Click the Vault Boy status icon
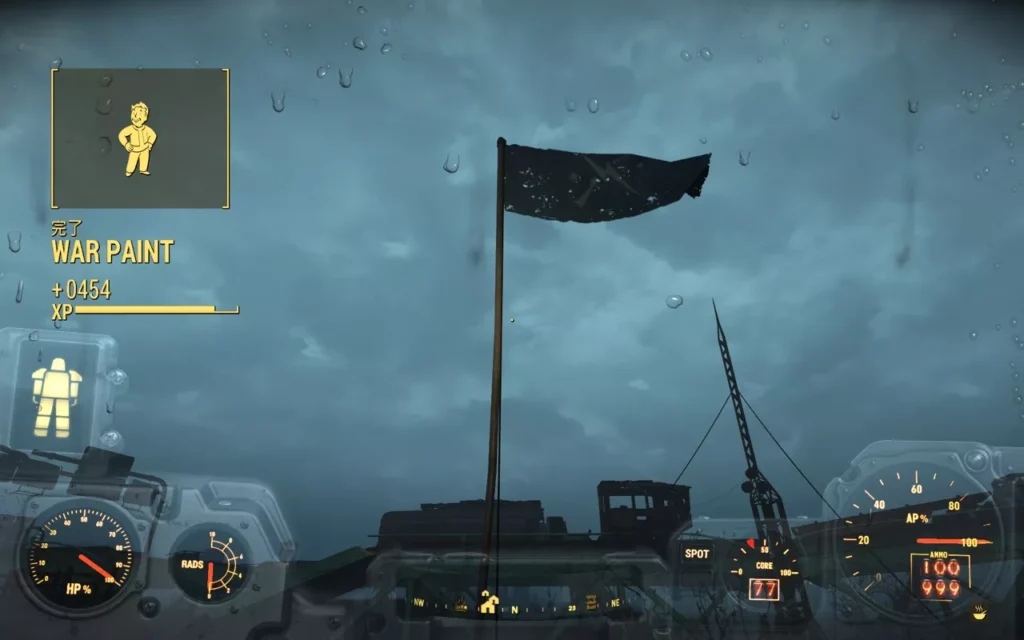 point(137,137)
